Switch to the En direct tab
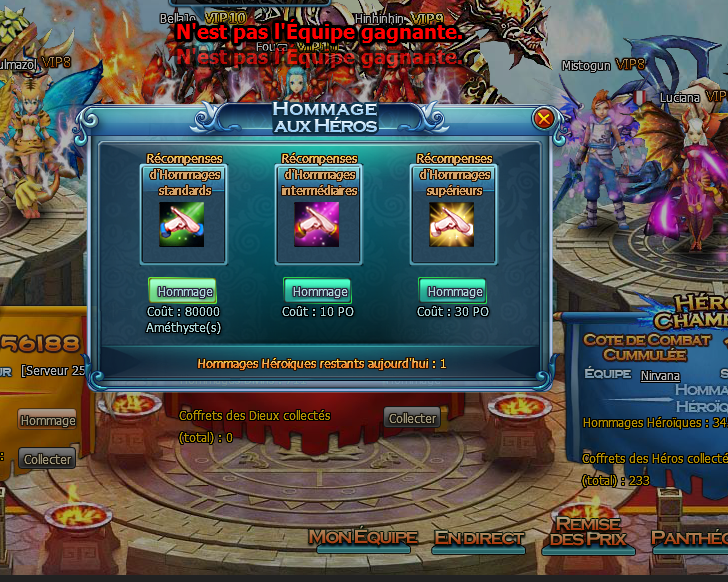 tap(479, 538)
